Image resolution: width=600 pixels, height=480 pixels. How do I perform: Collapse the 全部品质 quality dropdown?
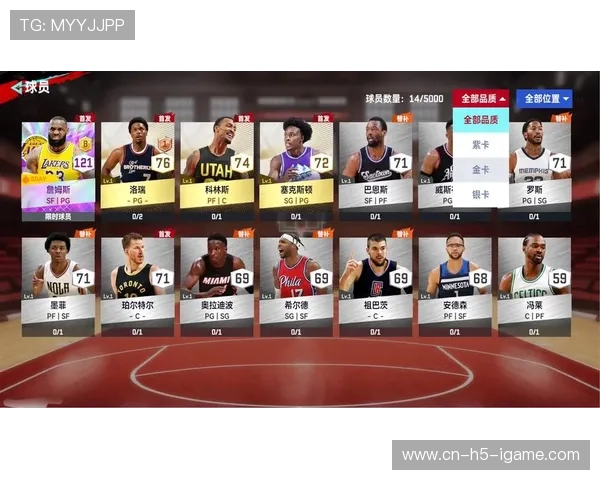tap(481, 99)
